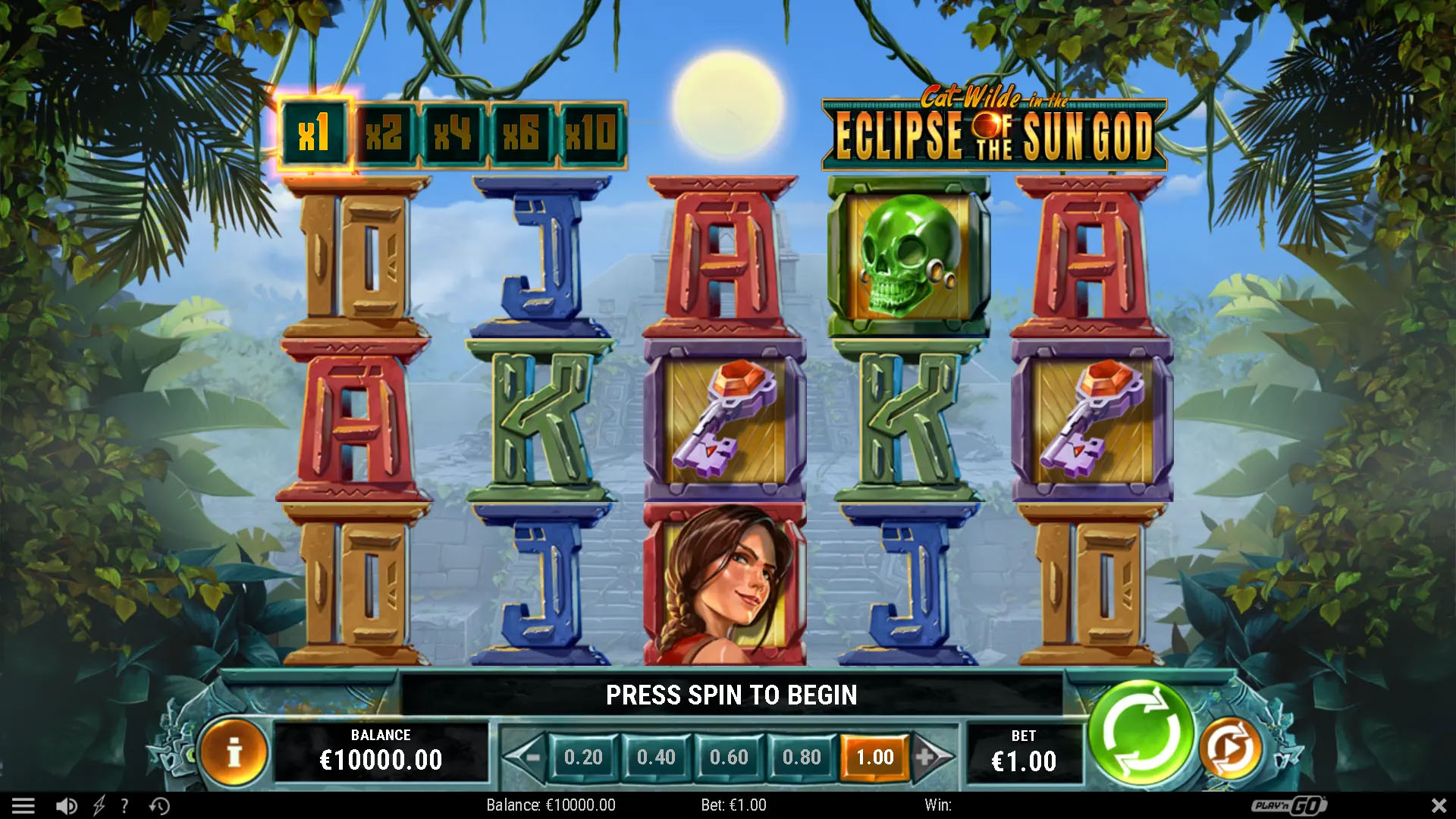Select the x10 multiplier box
Screen dimensions: 1456x819
point(591,133)
